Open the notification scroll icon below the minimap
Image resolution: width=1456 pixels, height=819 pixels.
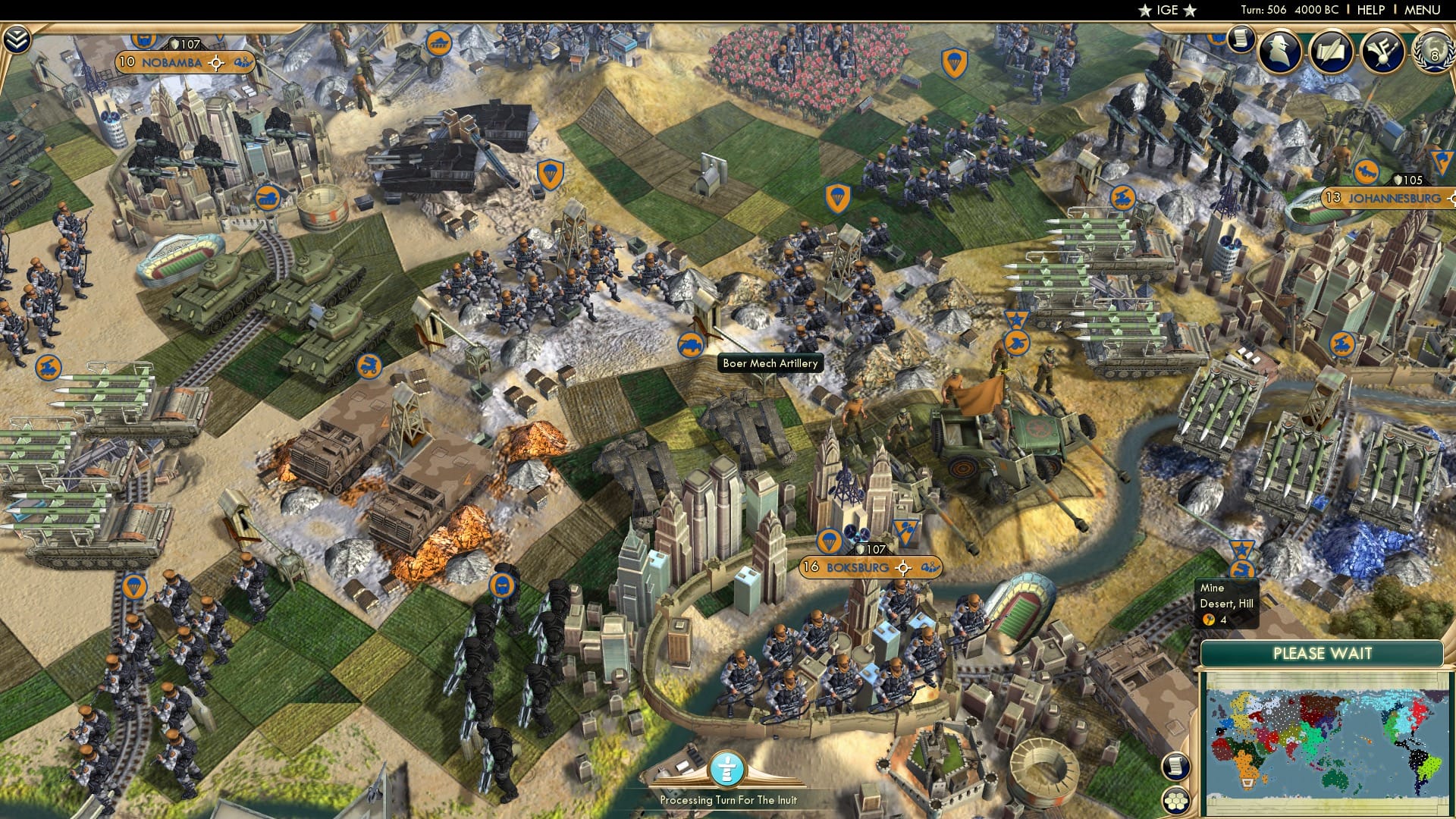tap(1176, 767)
